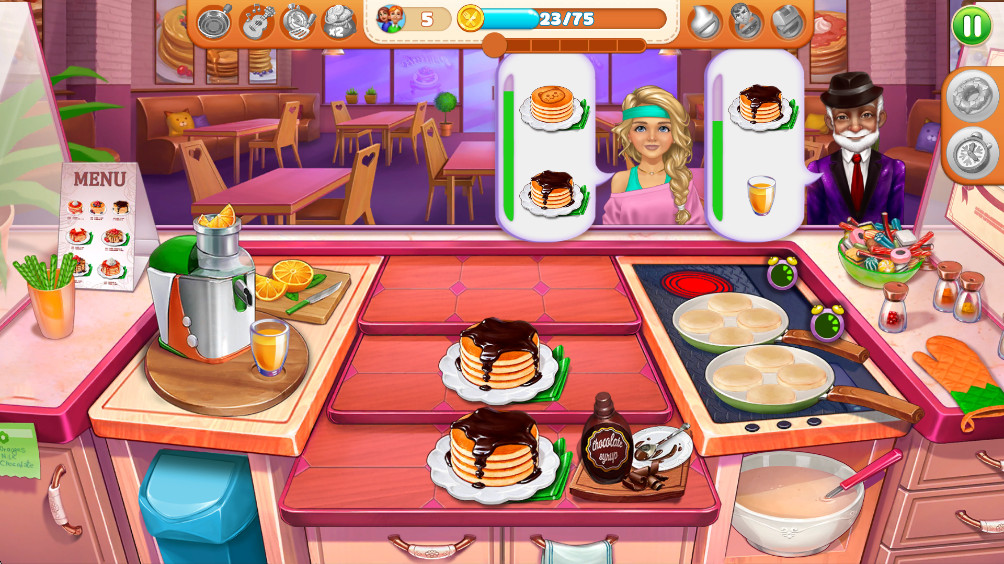
Task: Activate the frying pan booster
Action: tap(214, 21)
